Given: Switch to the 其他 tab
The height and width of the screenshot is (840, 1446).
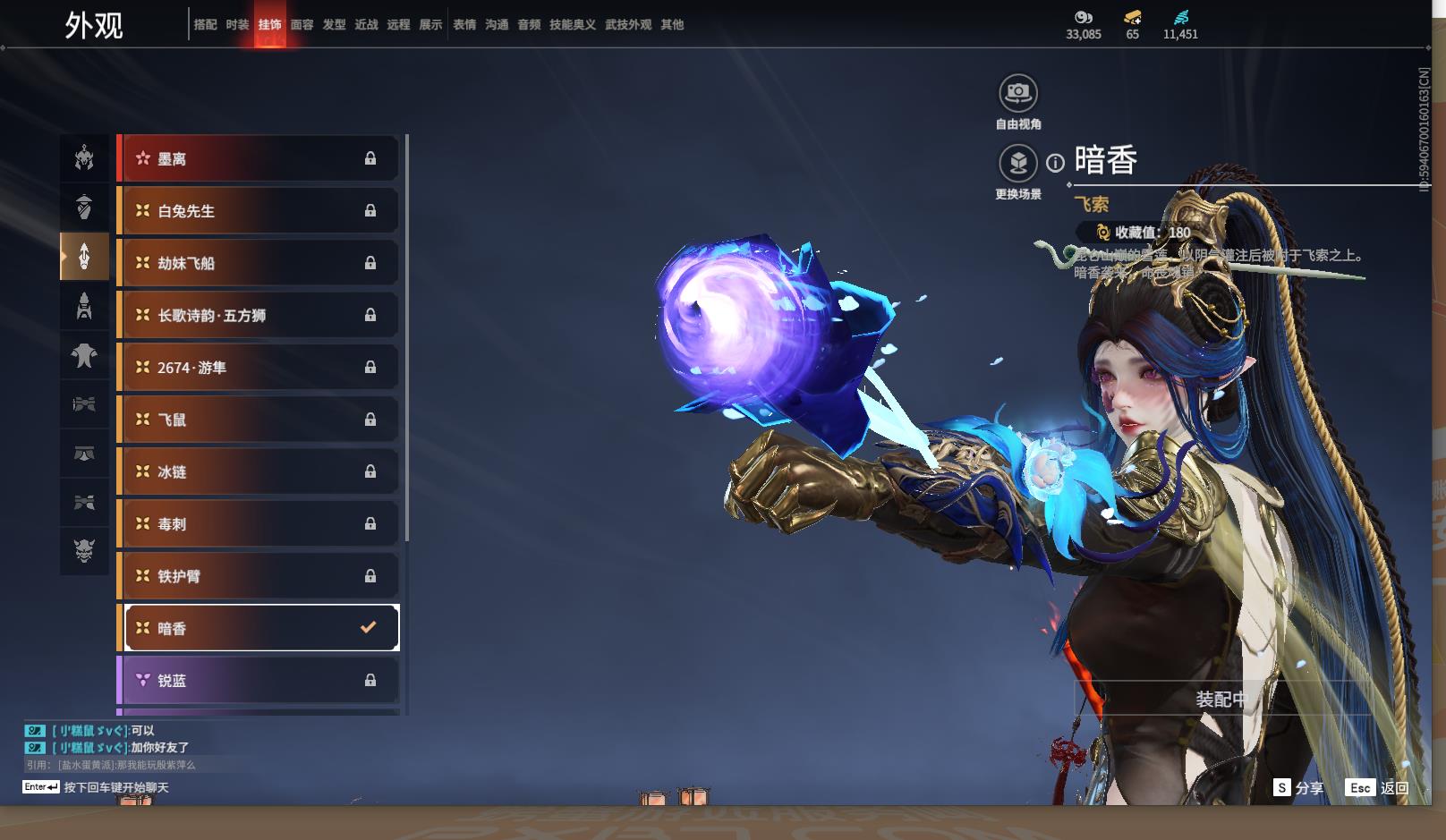Looking at the screenshot, I should (x=672, y=25).
